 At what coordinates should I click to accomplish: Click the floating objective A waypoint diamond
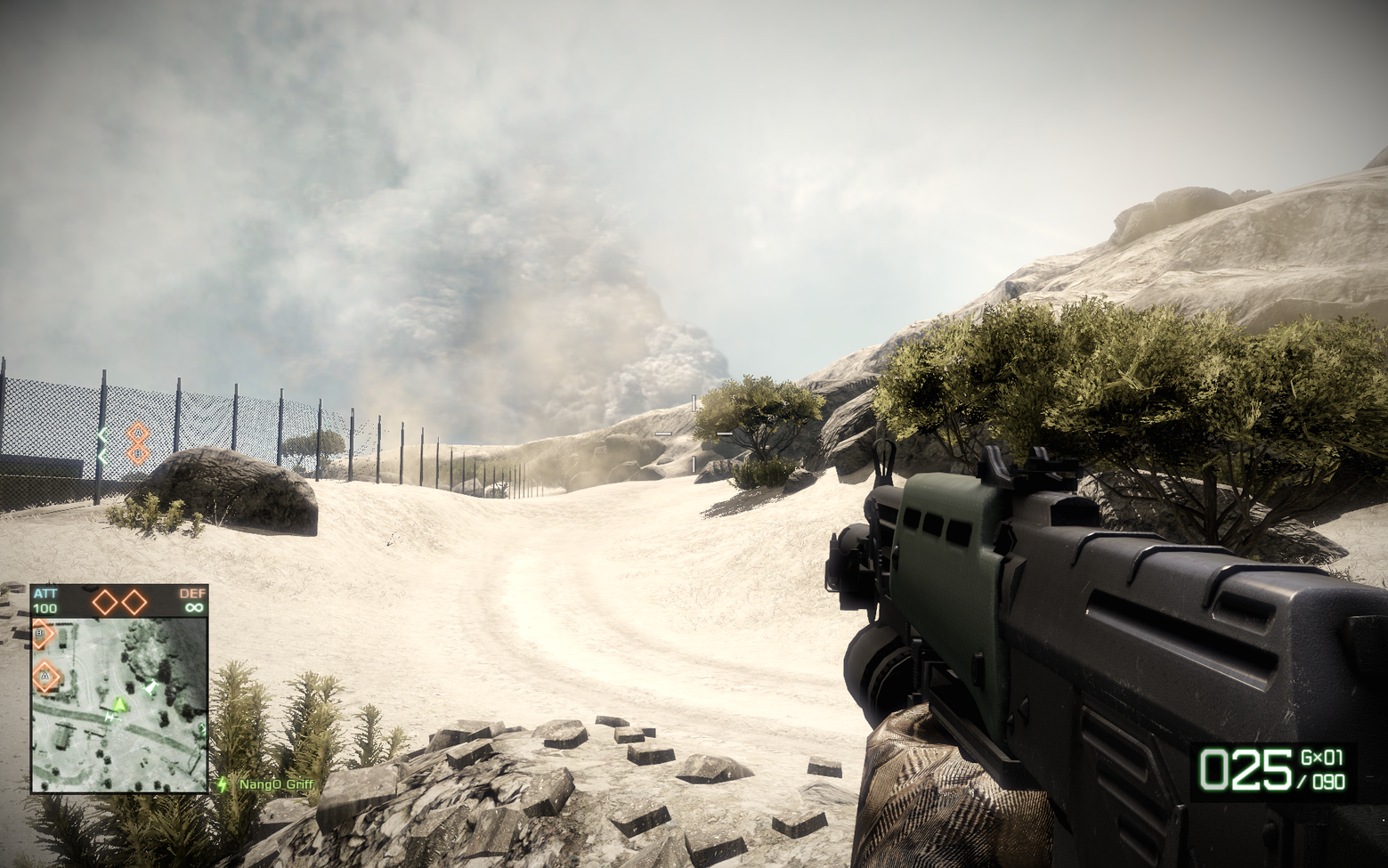[137, 434]
